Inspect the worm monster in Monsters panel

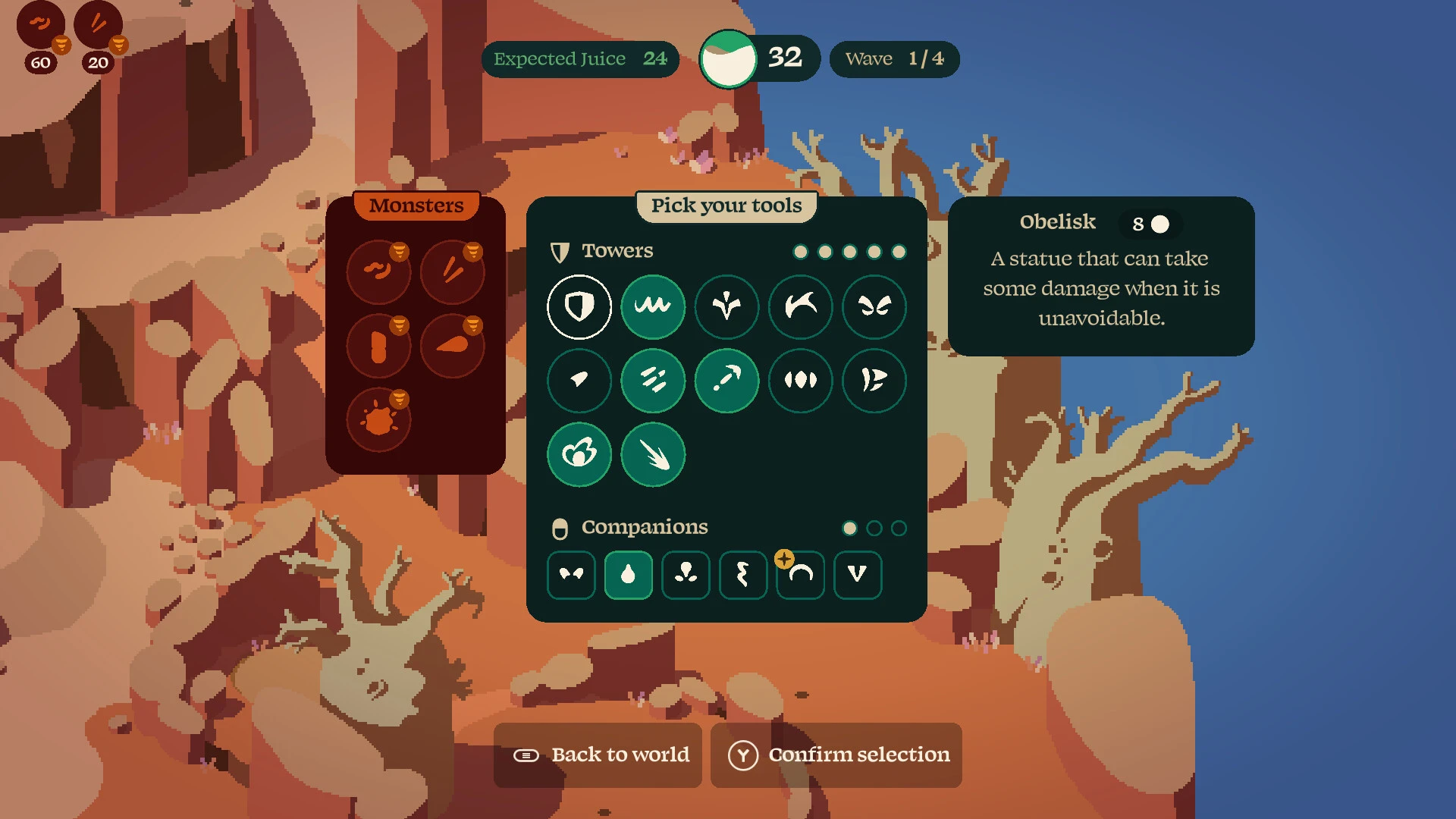(378, 271)
